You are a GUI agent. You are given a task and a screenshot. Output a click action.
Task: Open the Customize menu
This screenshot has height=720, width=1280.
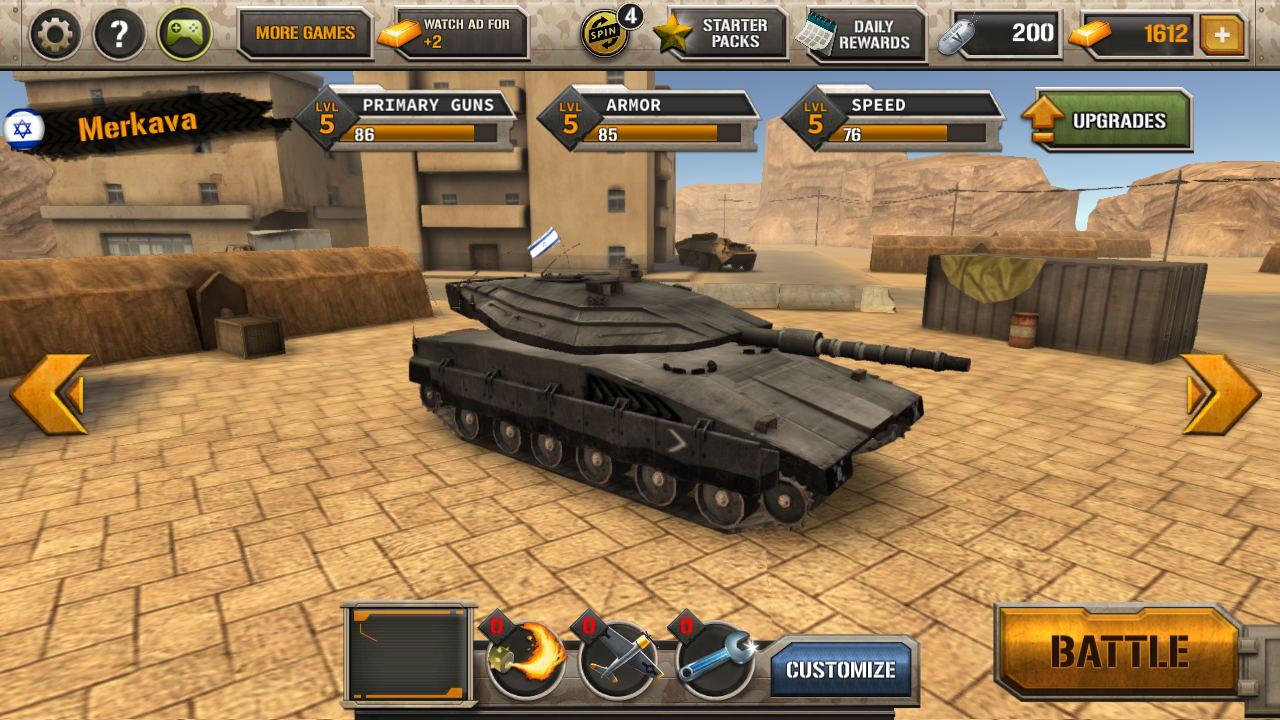click(841, 669)
